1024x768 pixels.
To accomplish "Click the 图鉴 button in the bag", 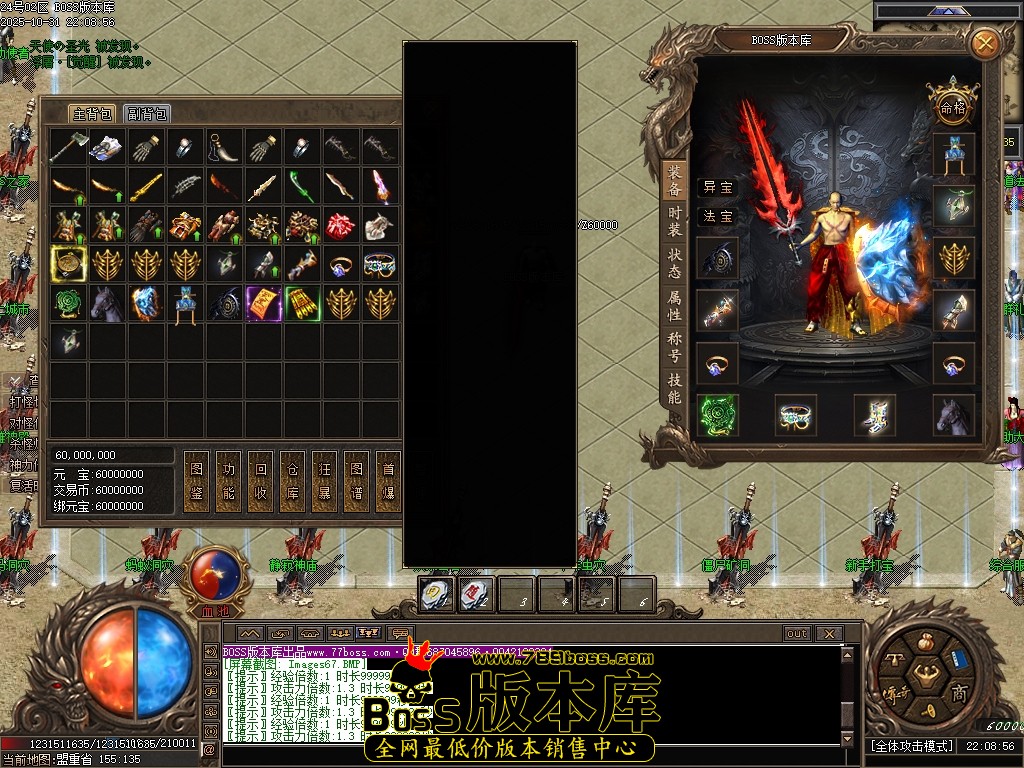I will [x=197, y=481].
